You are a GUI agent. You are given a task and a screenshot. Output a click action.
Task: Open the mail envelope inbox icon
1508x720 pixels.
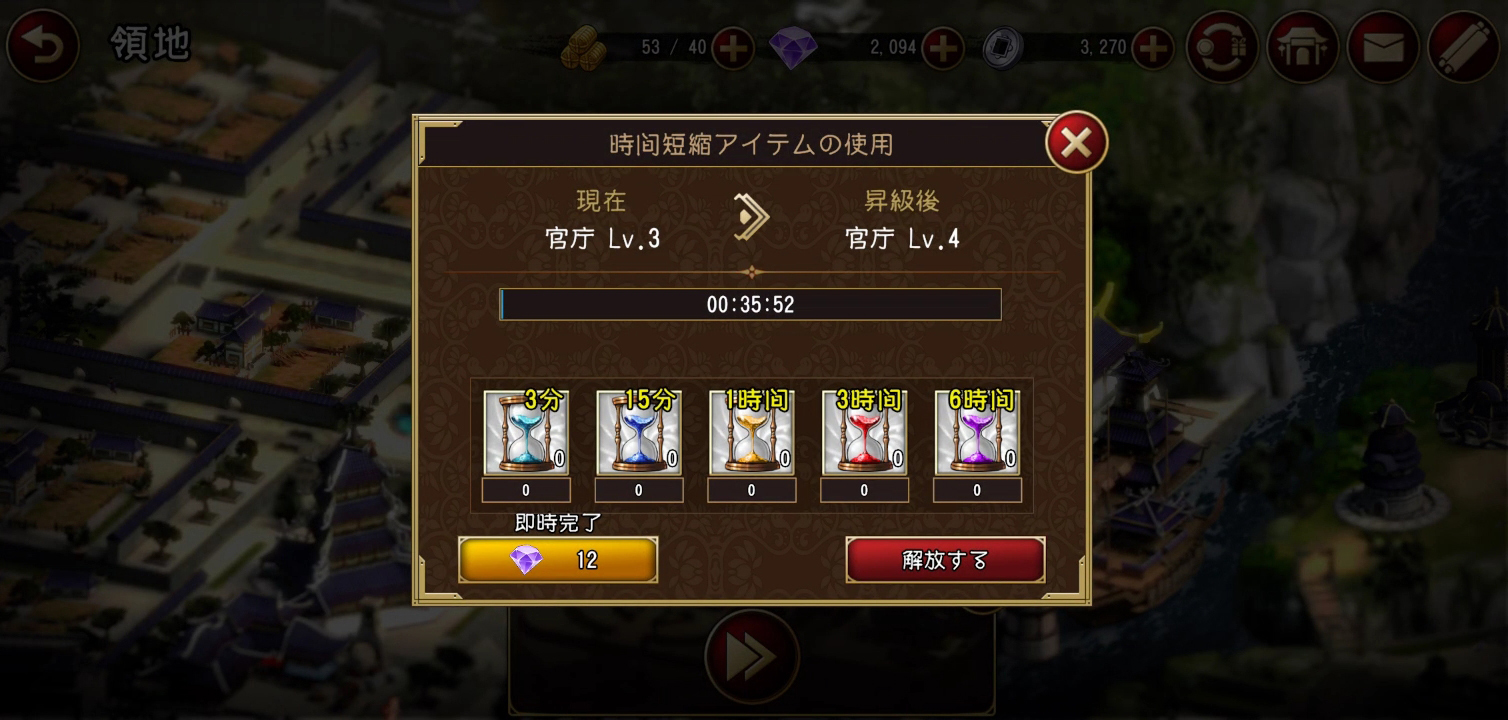[1384, 46]
